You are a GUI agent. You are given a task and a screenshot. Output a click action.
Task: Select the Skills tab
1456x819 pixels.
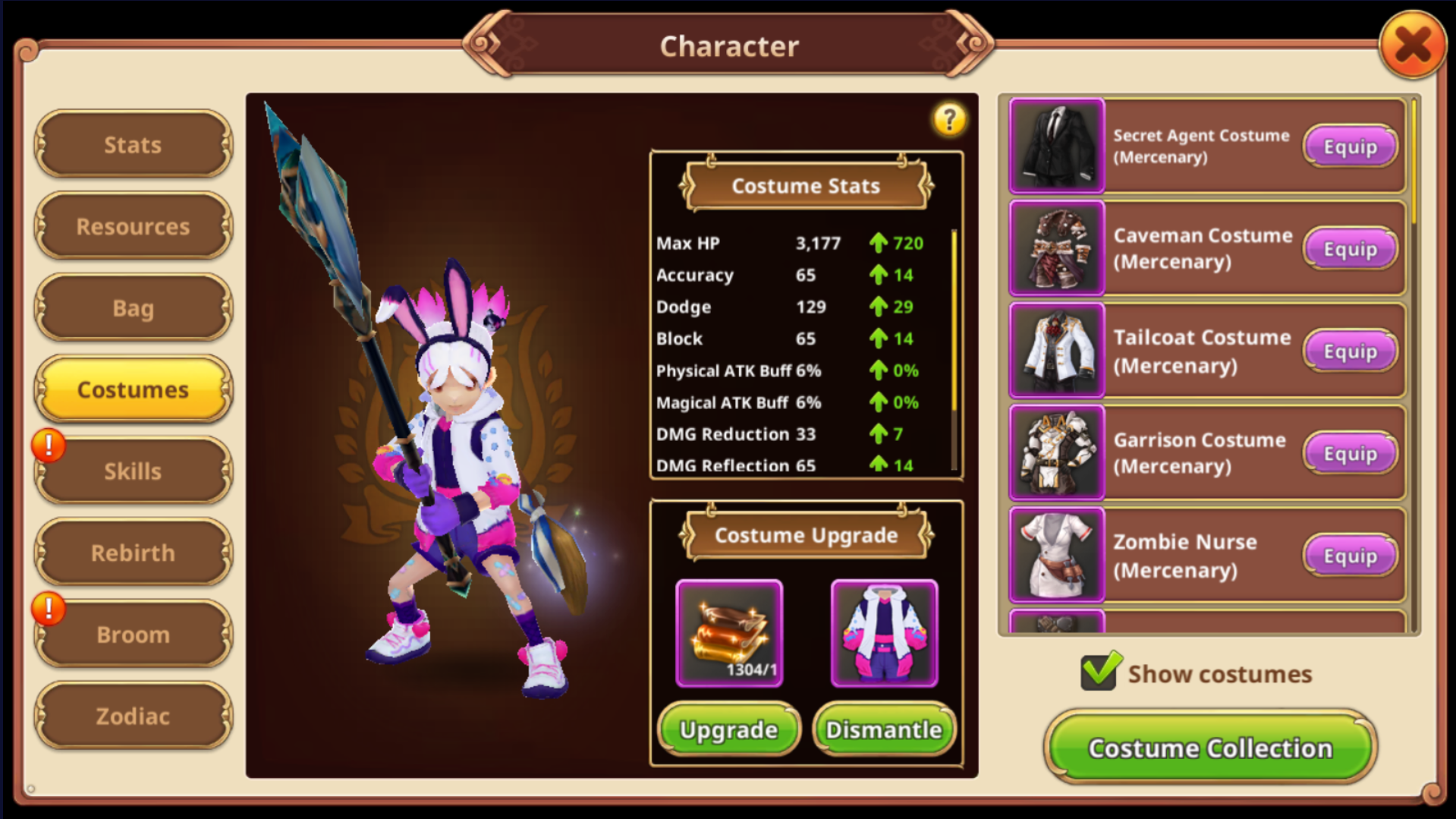[x=133, y=471]
